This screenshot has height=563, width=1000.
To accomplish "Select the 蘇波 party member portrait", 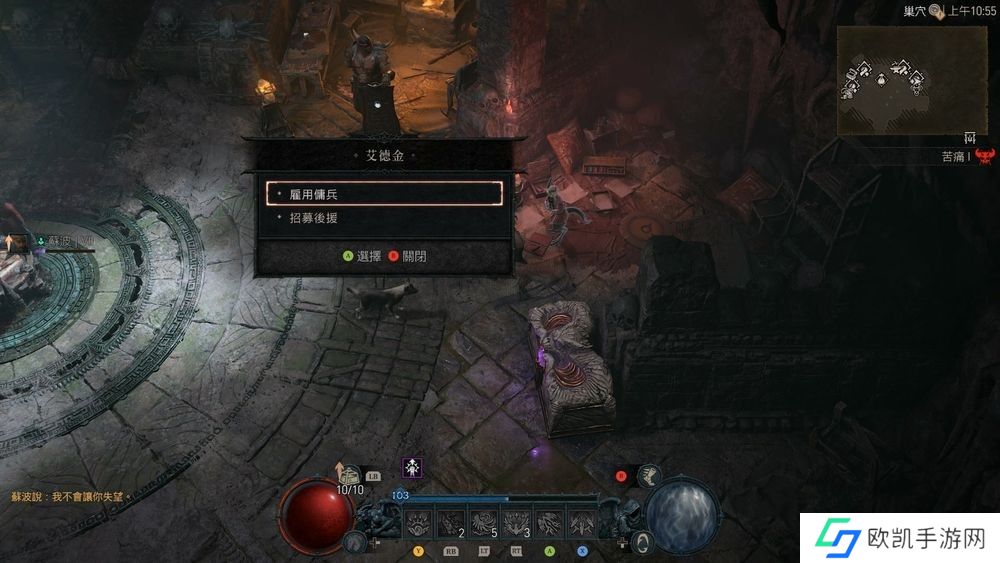I will pyautogui.click(x=20, y=241).
